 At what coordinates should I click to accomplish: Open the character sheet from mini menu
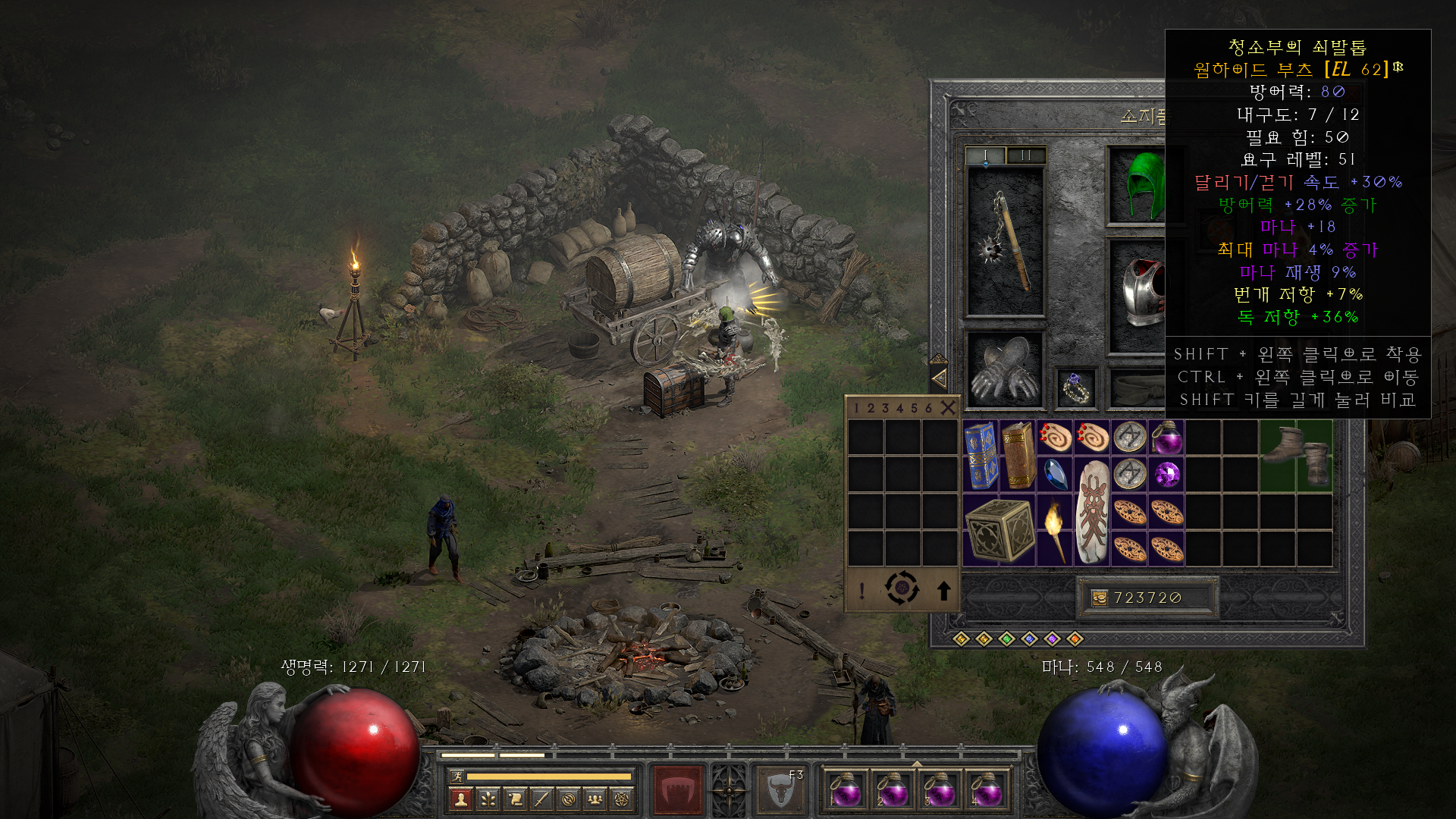coord(460,799)
